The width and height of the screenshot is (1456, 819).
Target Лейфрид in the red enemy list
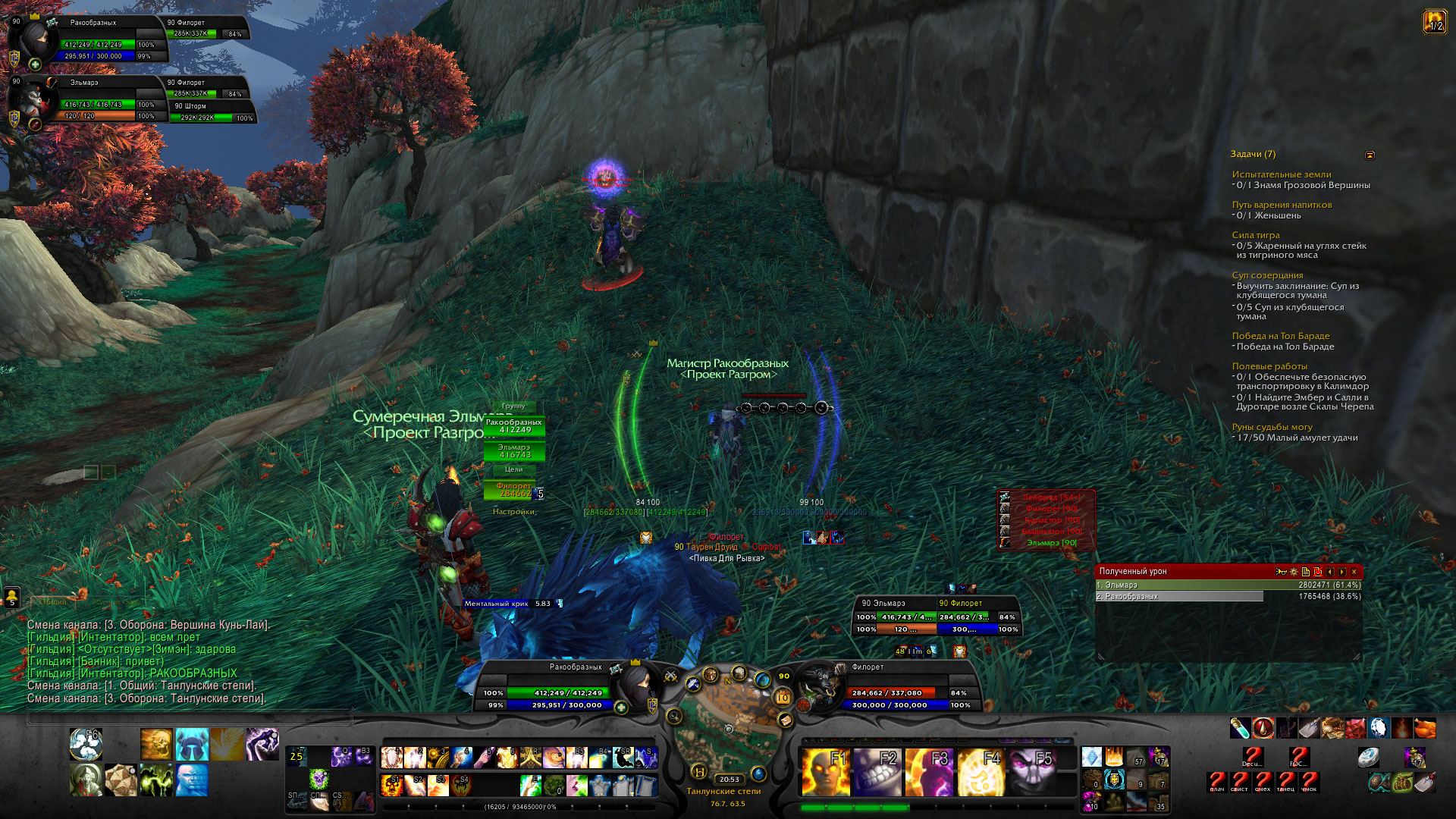coord(1050,497)
